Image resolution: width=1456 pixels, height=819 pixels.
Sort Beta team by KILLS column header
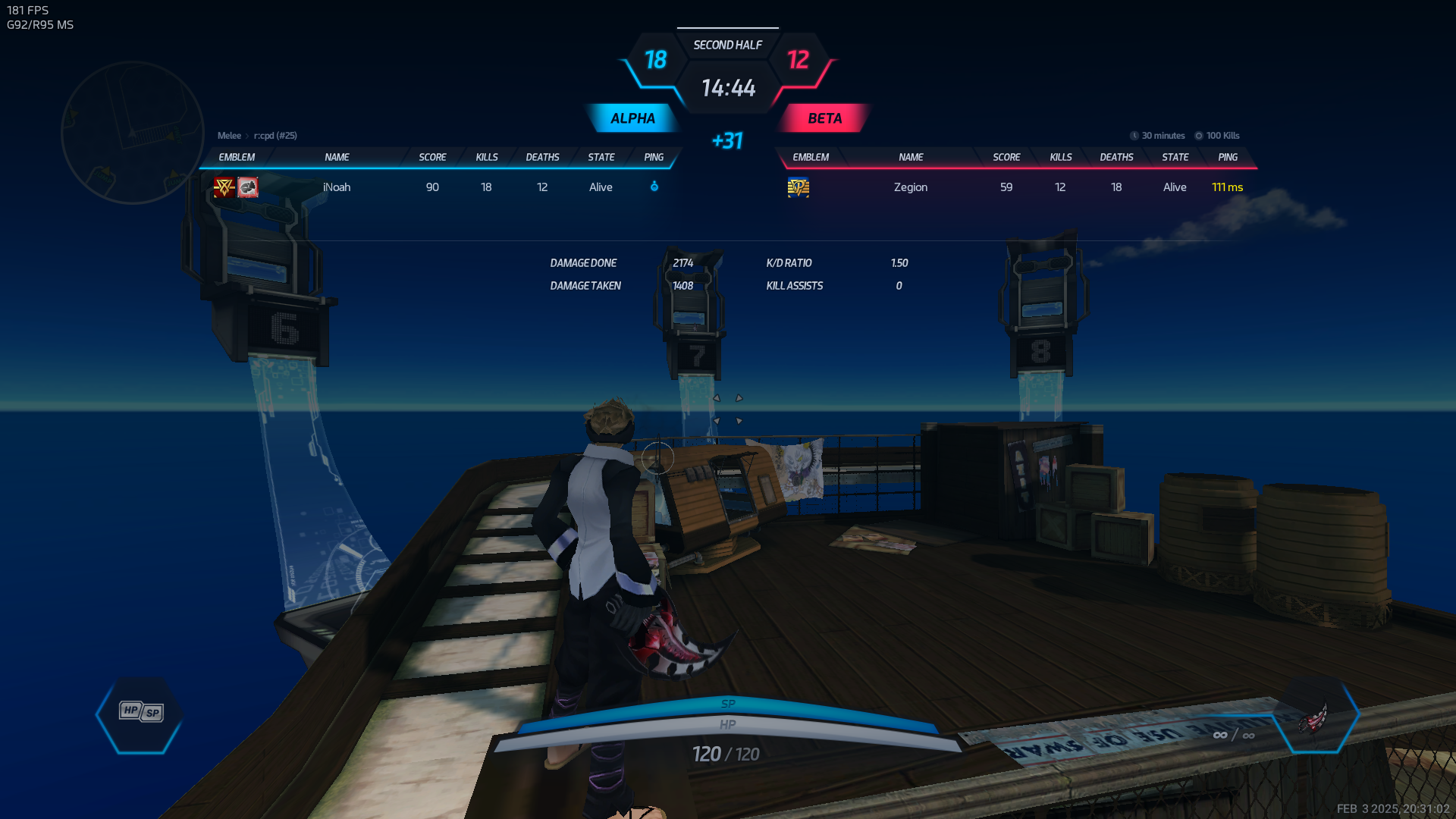[x=1060, y=157]
